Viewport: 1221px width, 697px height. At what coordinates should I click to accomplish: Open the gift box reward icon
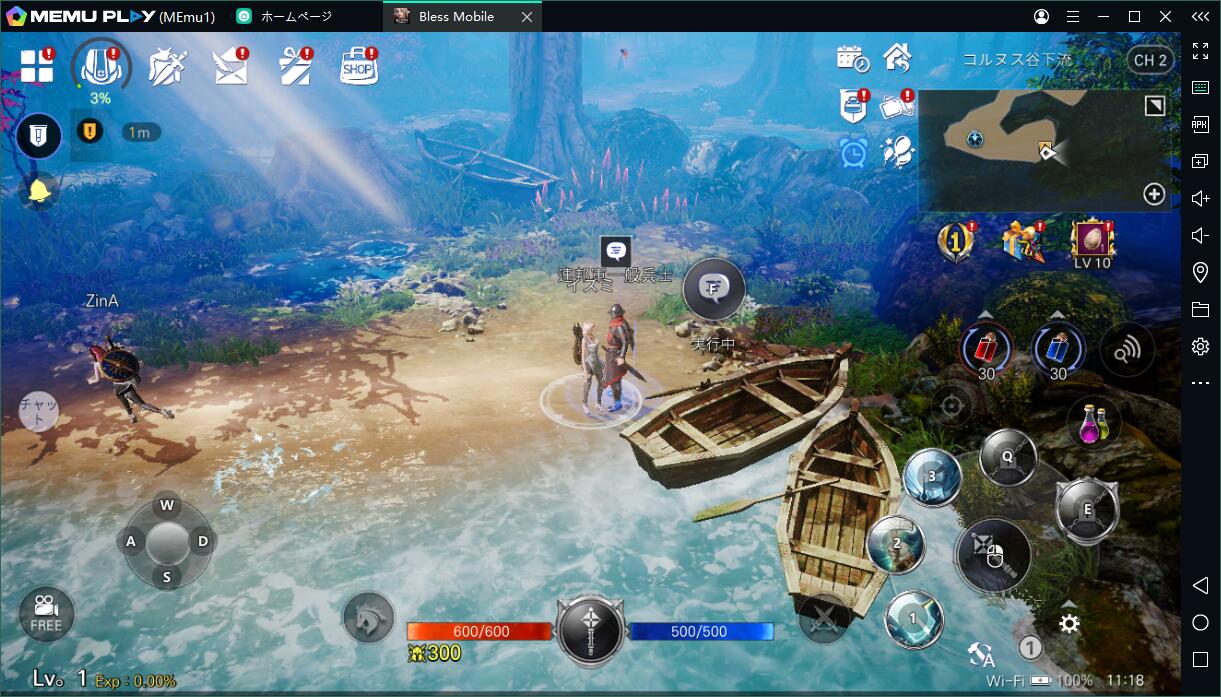click(1022, 241)
